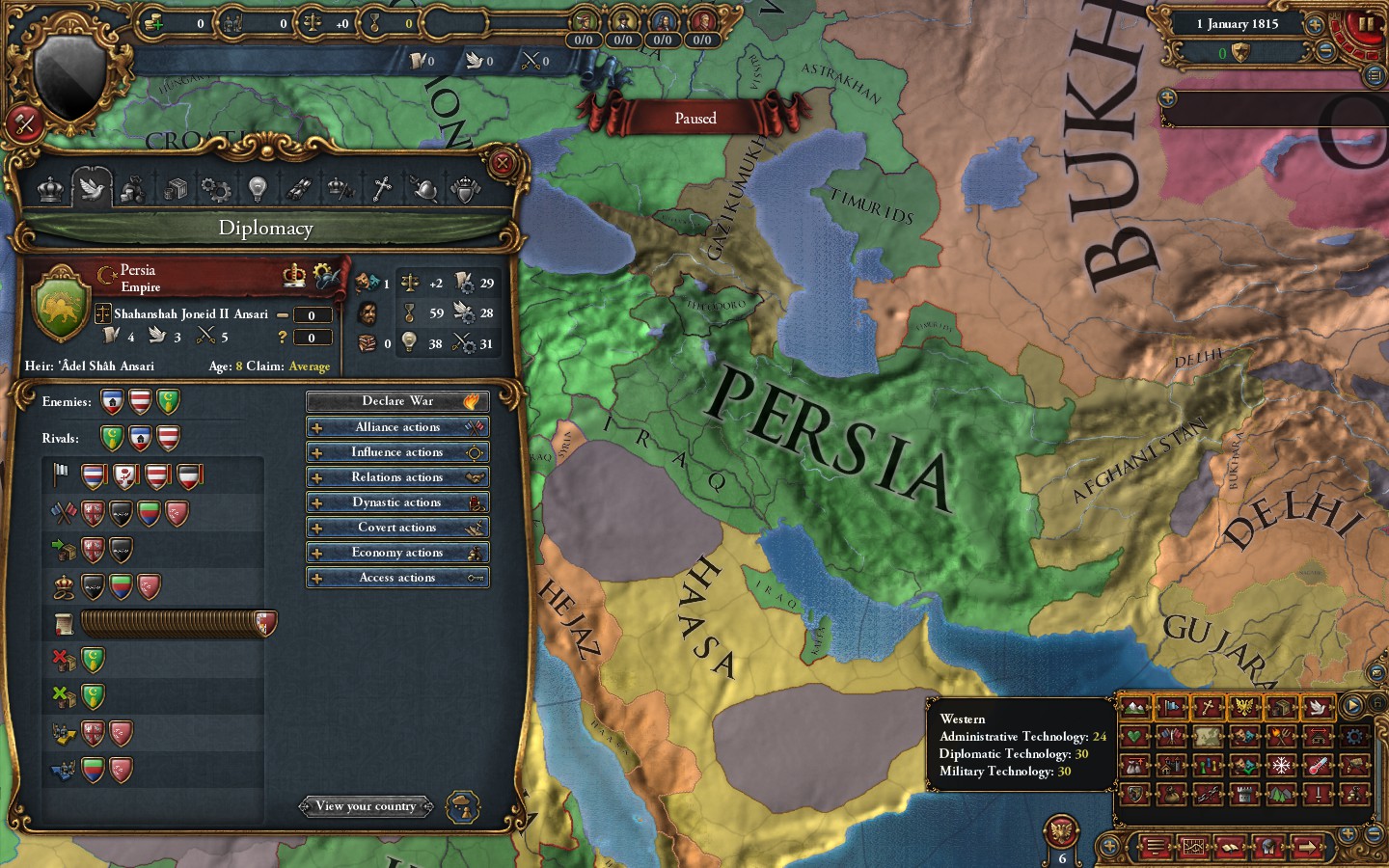Select the religious map mode cross icon
This screenshot has width=1389, height=868.
click(1207, 708)
